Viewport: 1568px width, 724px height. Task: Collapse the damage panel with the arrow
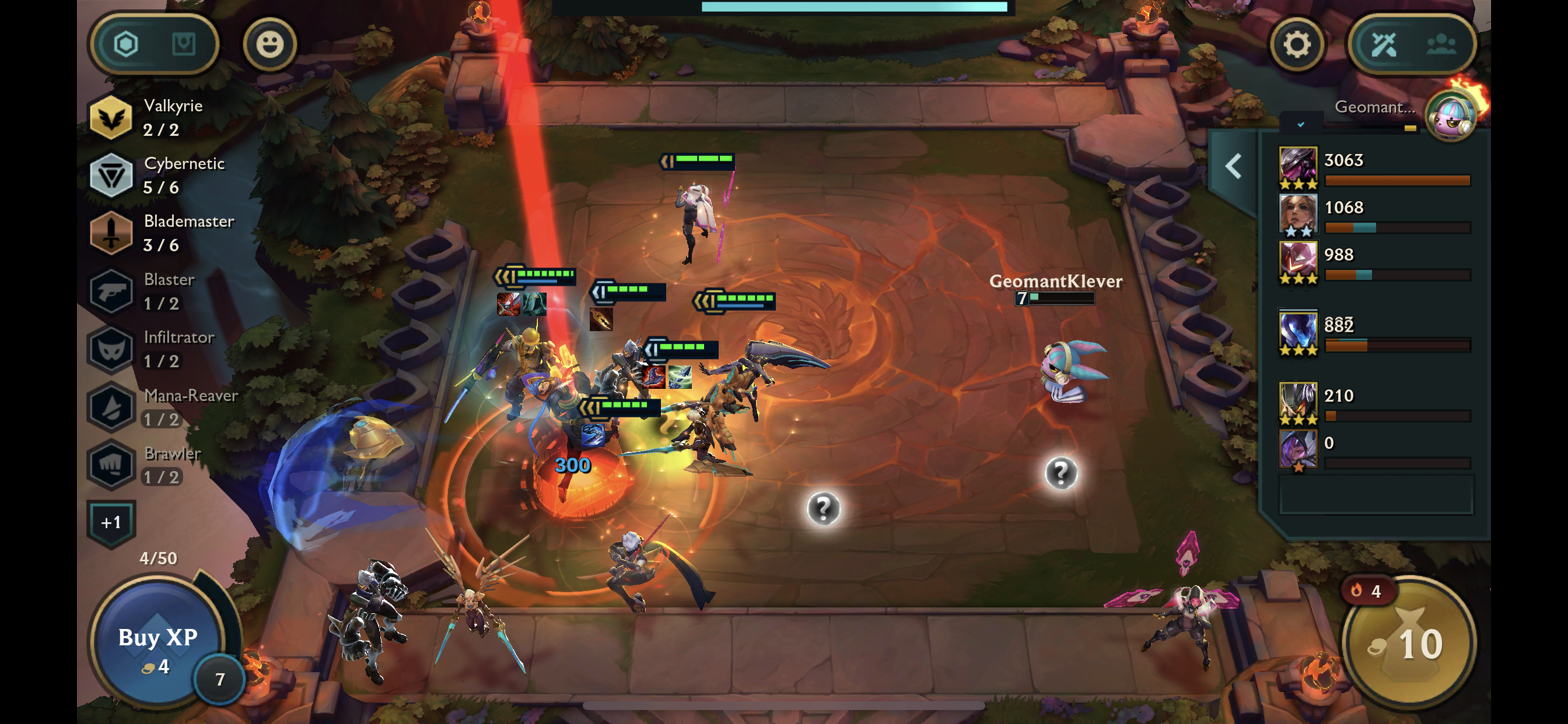pos(1233,166)
